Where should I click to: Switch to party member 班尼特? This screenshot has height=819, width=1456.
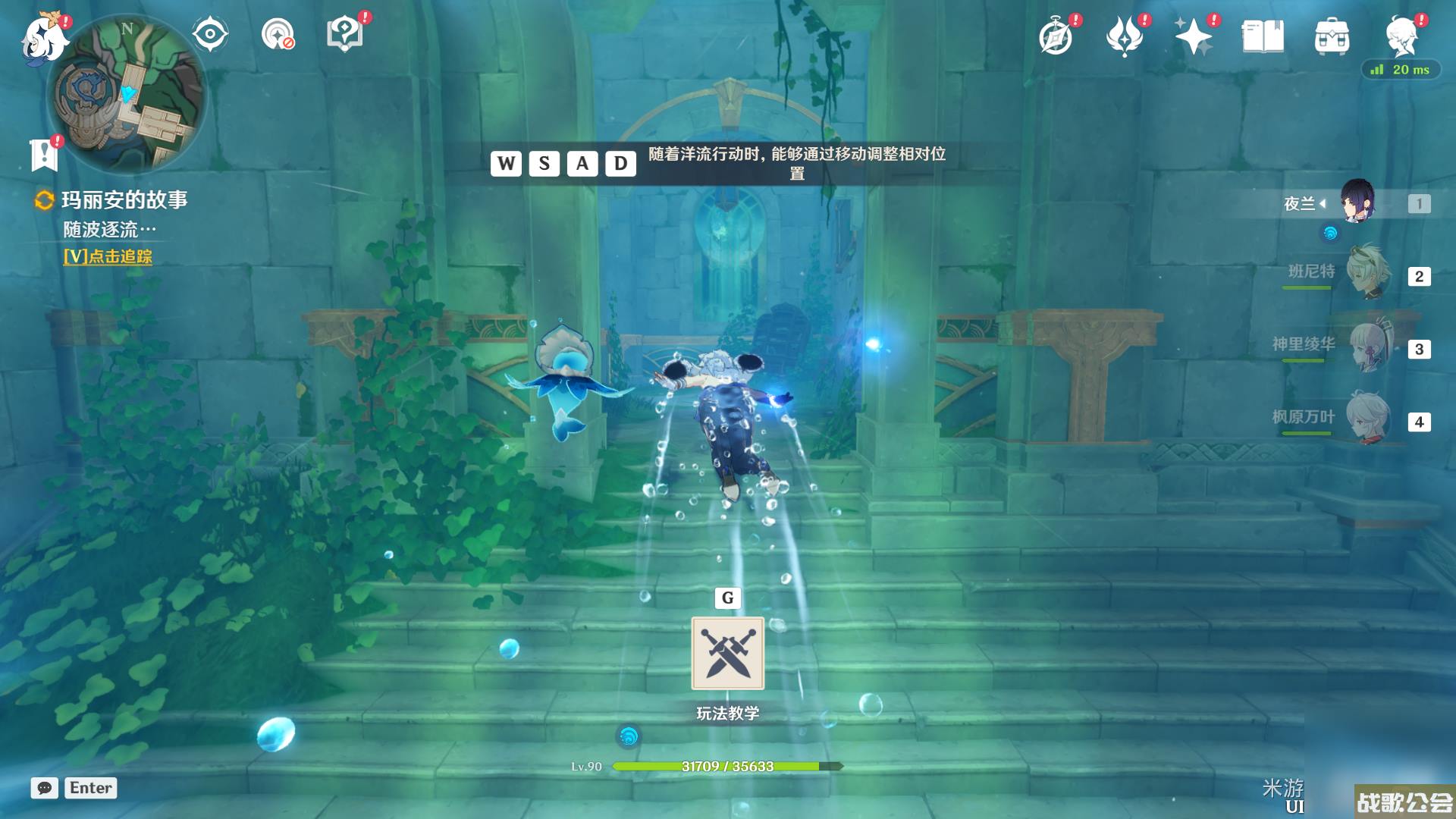pos(1367,275)
